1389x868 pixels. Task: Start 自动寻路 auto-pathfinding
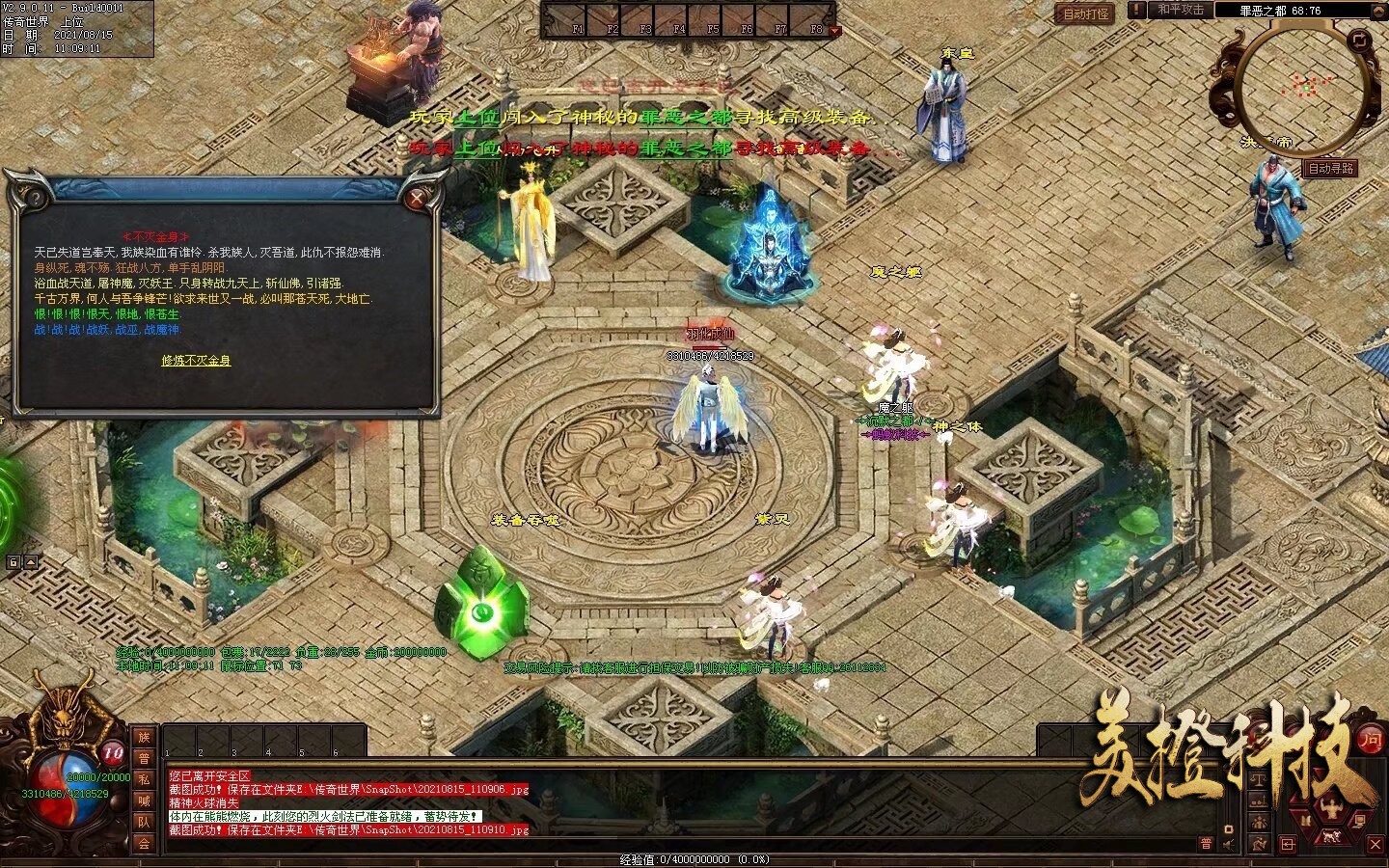coord(1330,168)
